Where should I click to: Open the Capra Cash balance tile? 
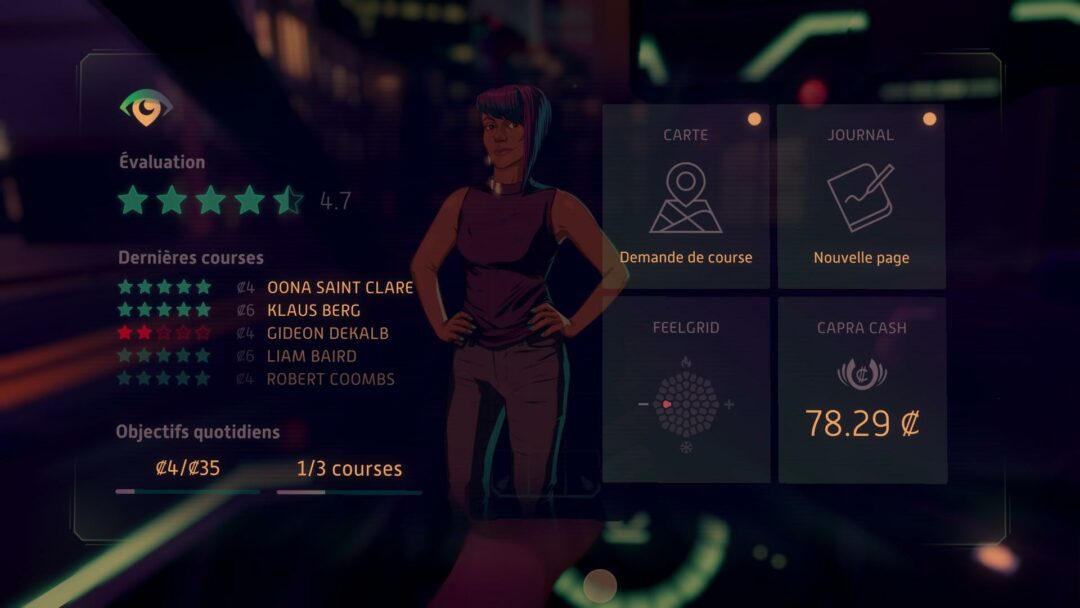coord(861,389)
